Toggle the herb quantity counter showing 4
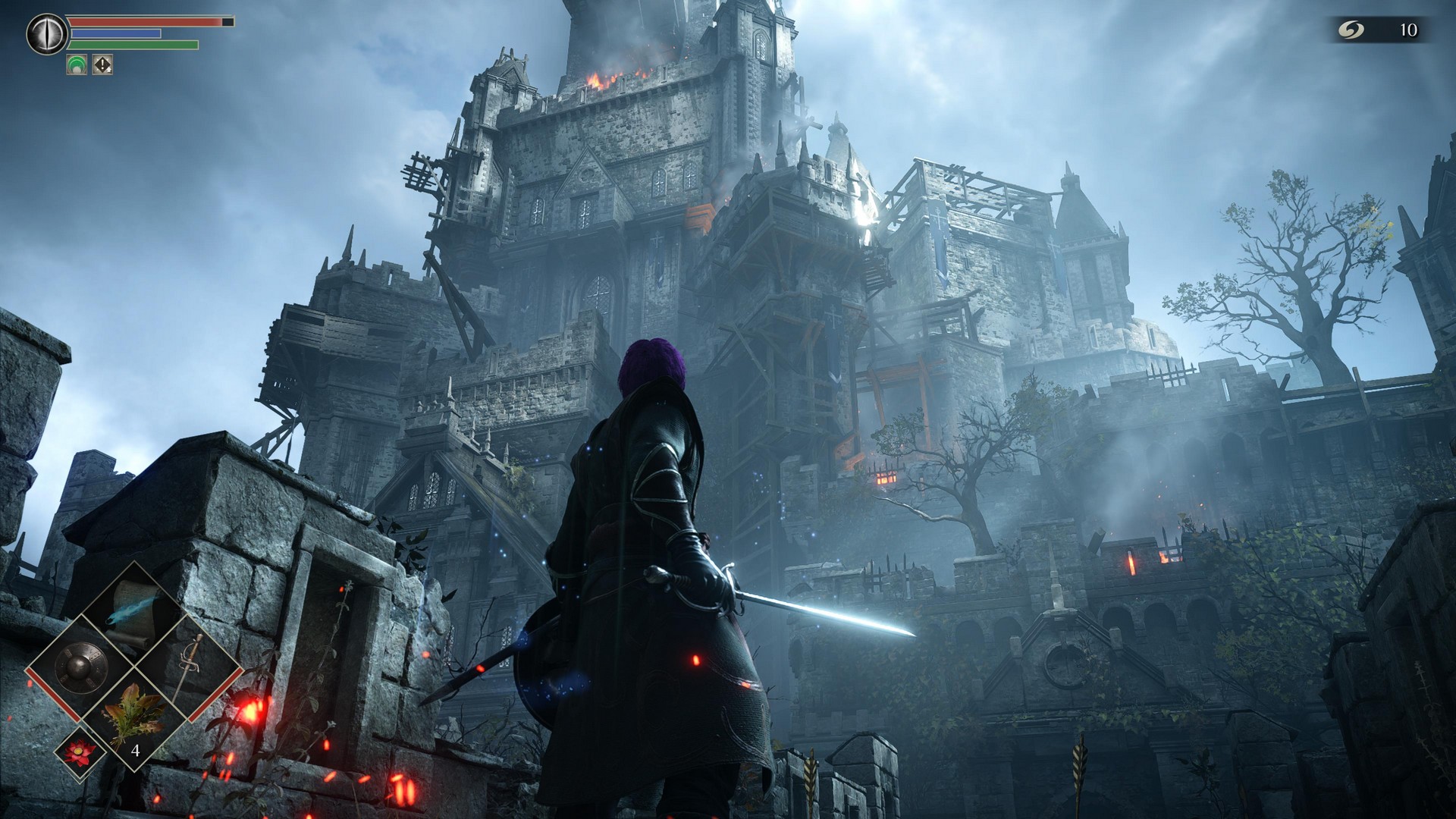Screen dimensions: 1456x819 (x=136, y=752)
